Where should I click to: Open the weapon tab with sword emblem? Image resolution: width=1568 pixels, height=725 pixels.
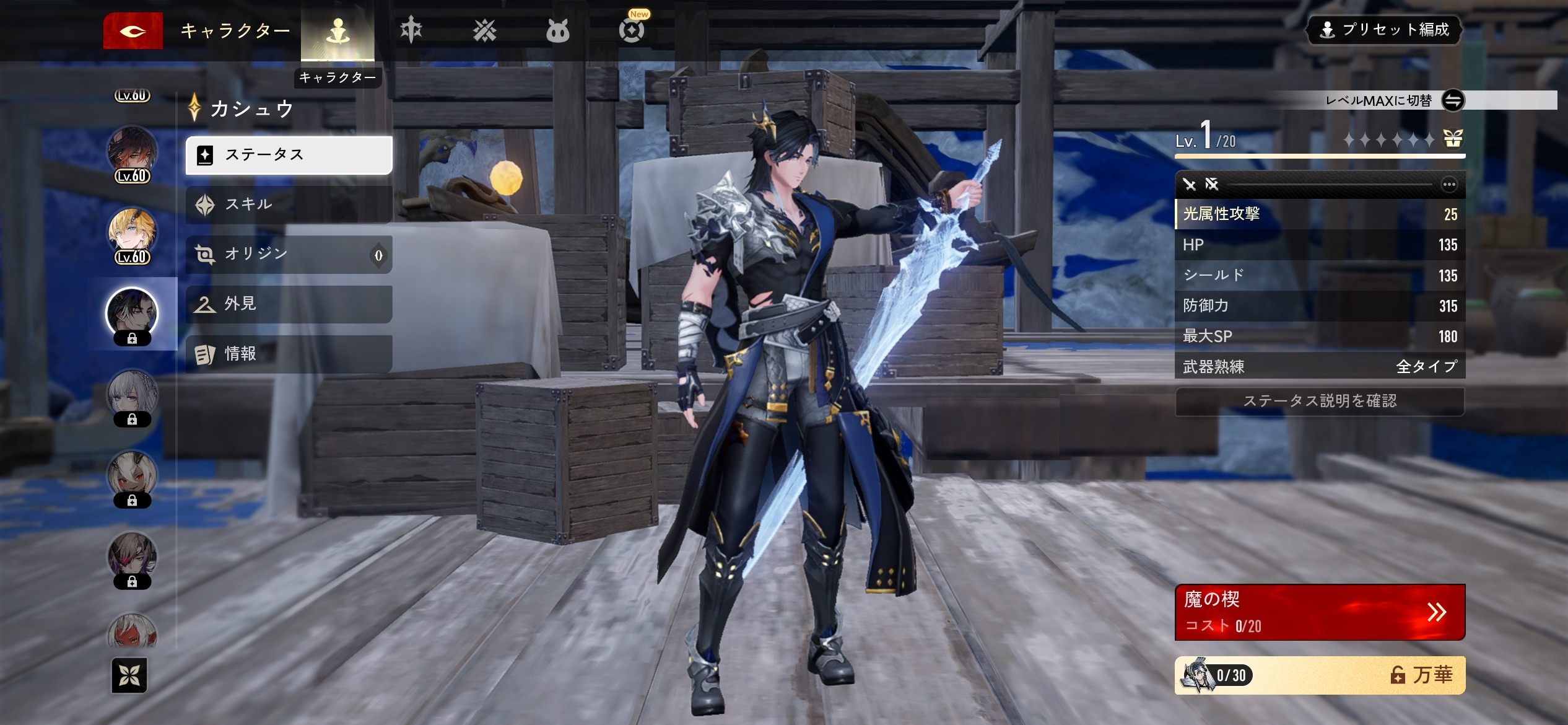(411, 30)
